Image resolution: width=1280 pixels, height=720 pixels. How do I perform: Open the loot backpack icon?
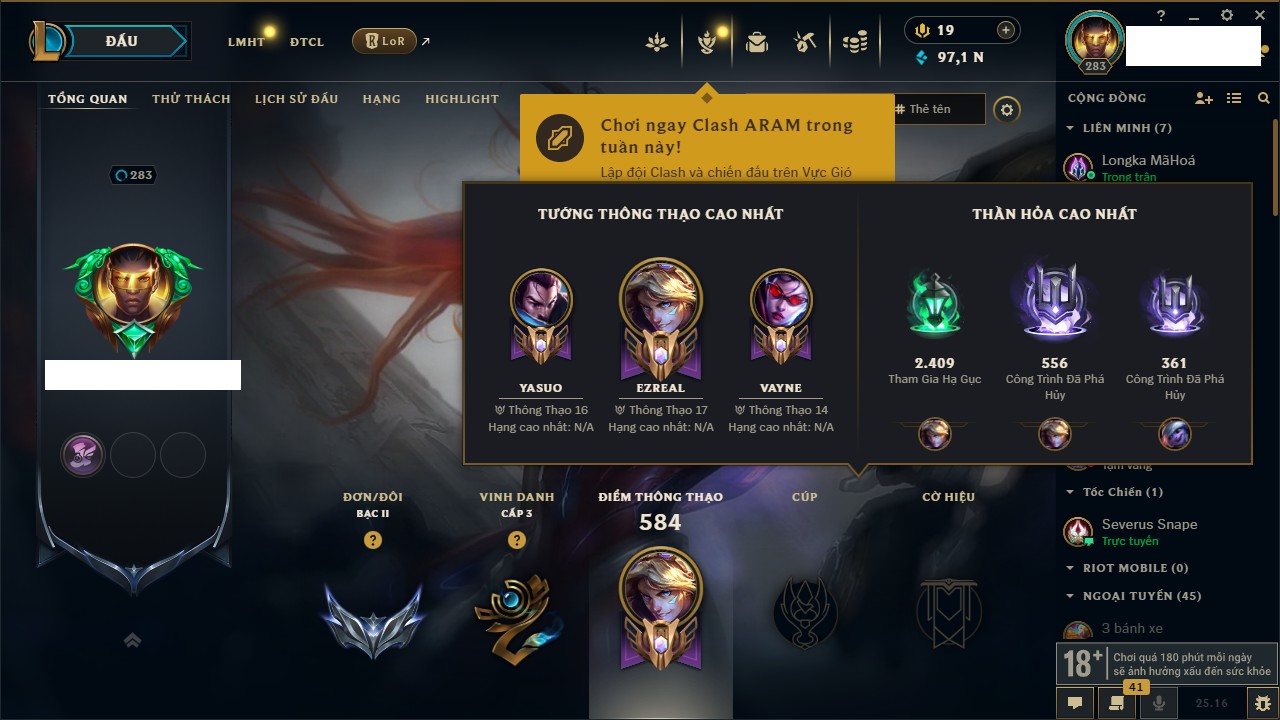click(757, 42)
